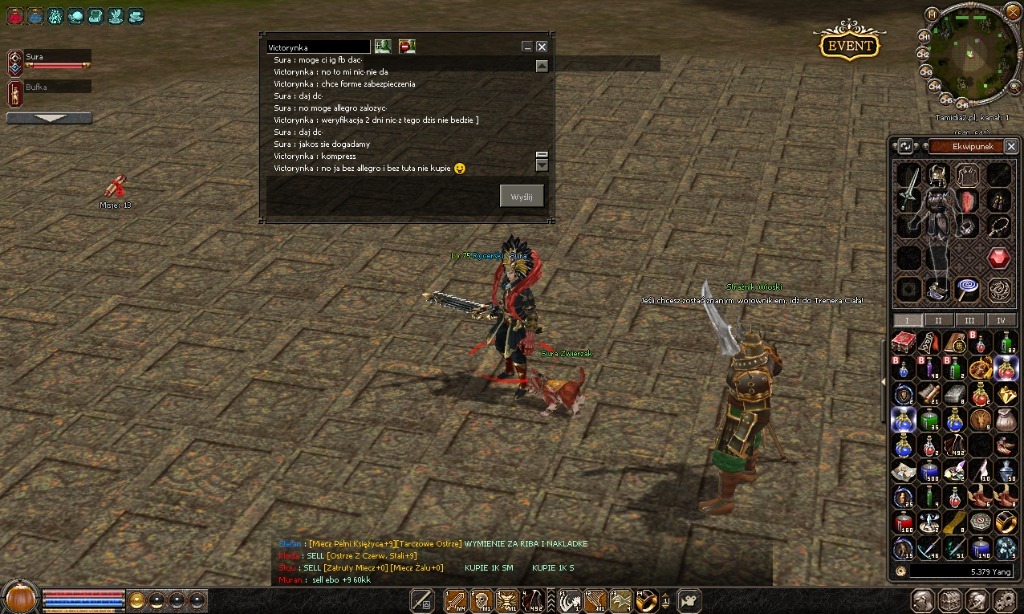
Task: Toggle the camera icon on bottom bar
Action: click(689, 600)
